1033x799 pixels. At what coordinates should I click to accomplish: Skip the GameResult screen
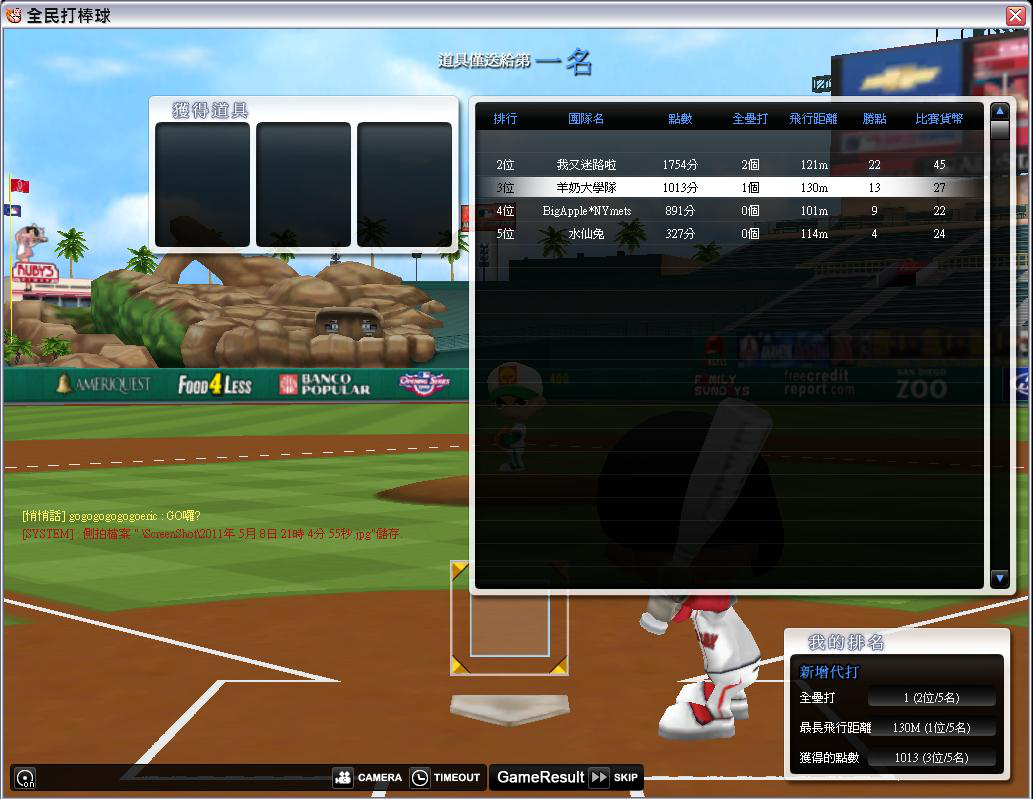(613, 777)
